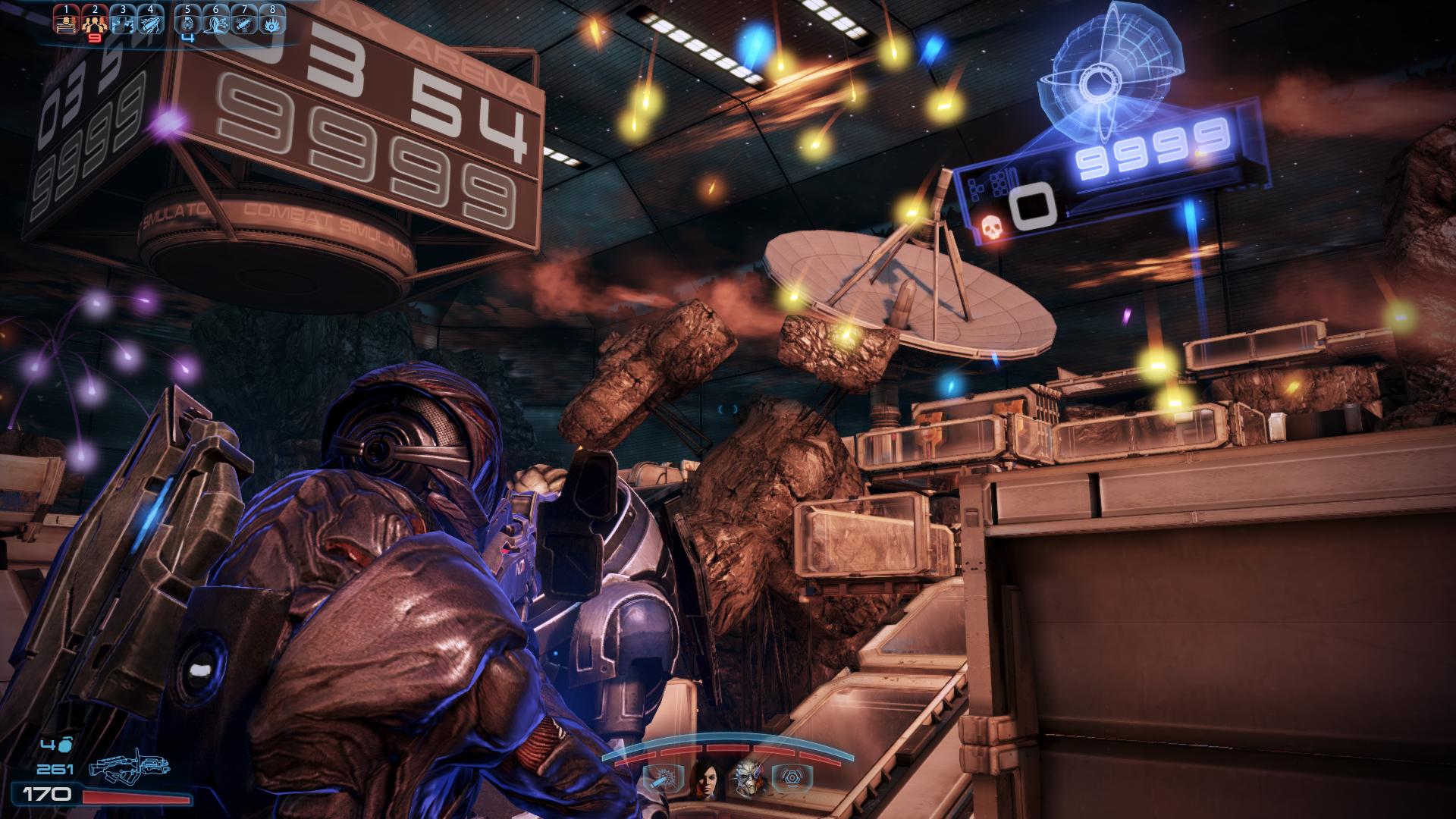
Task: Throw a grenade from hotkey slot 5
Action: [x=187, y=22]
